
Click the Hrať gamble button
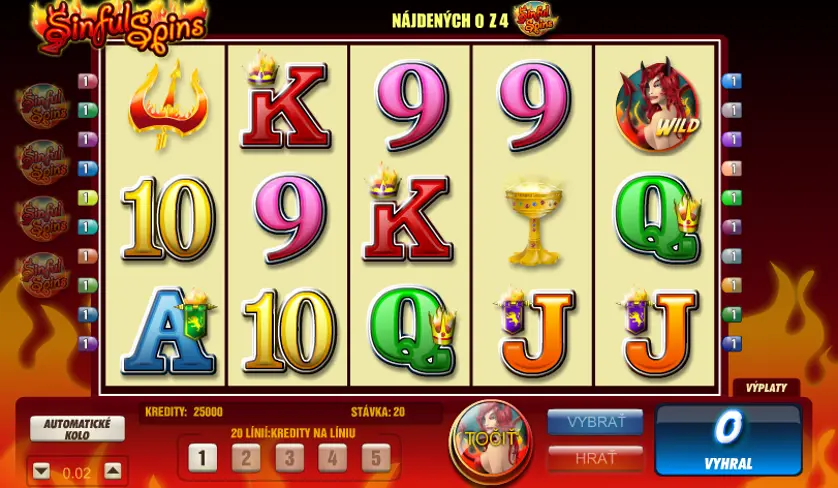tap(595, 458)
